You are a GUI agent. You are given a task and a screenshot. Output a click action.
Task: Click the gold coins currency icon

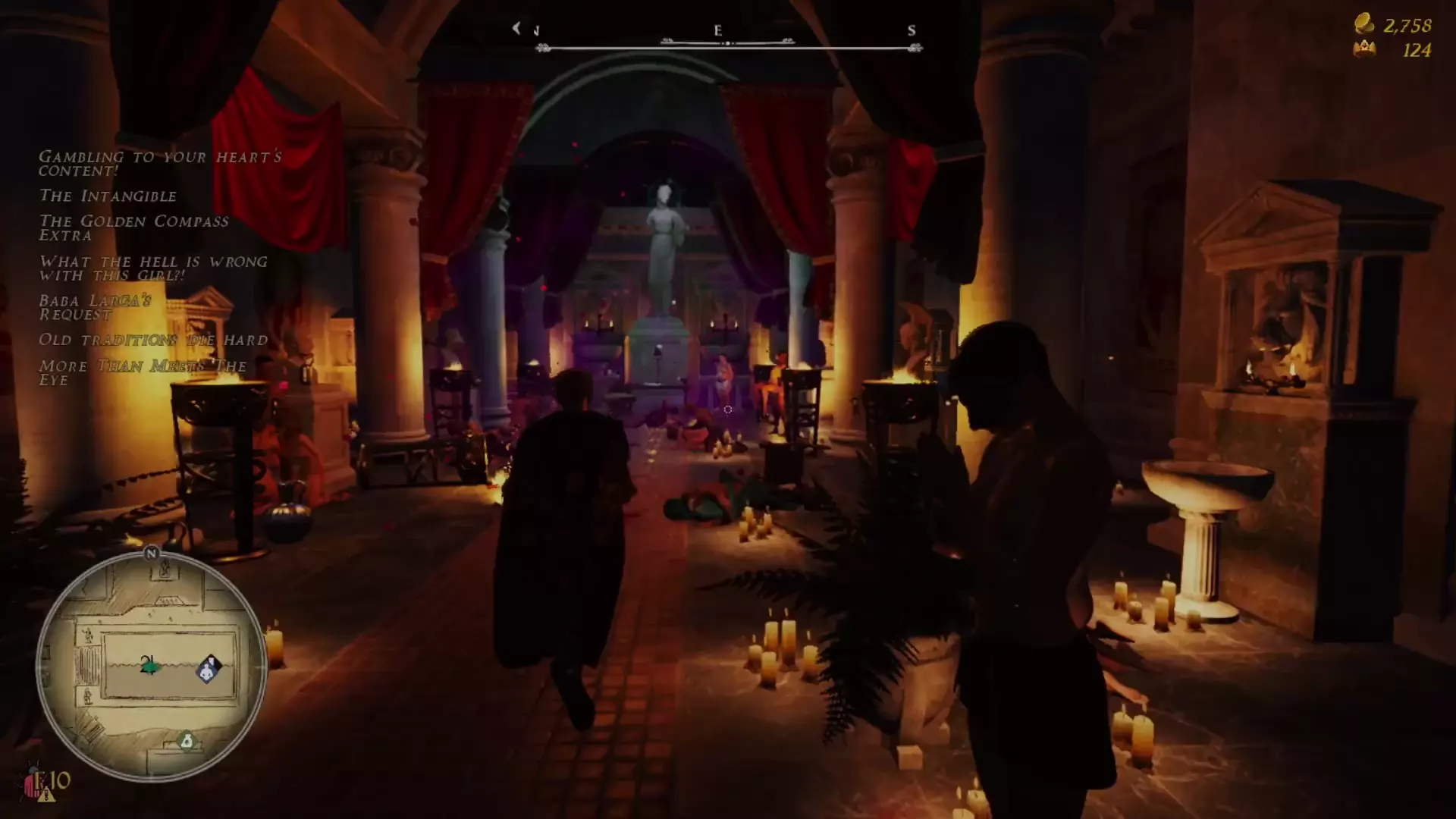pyautogui.click(x=1364, y=24)
